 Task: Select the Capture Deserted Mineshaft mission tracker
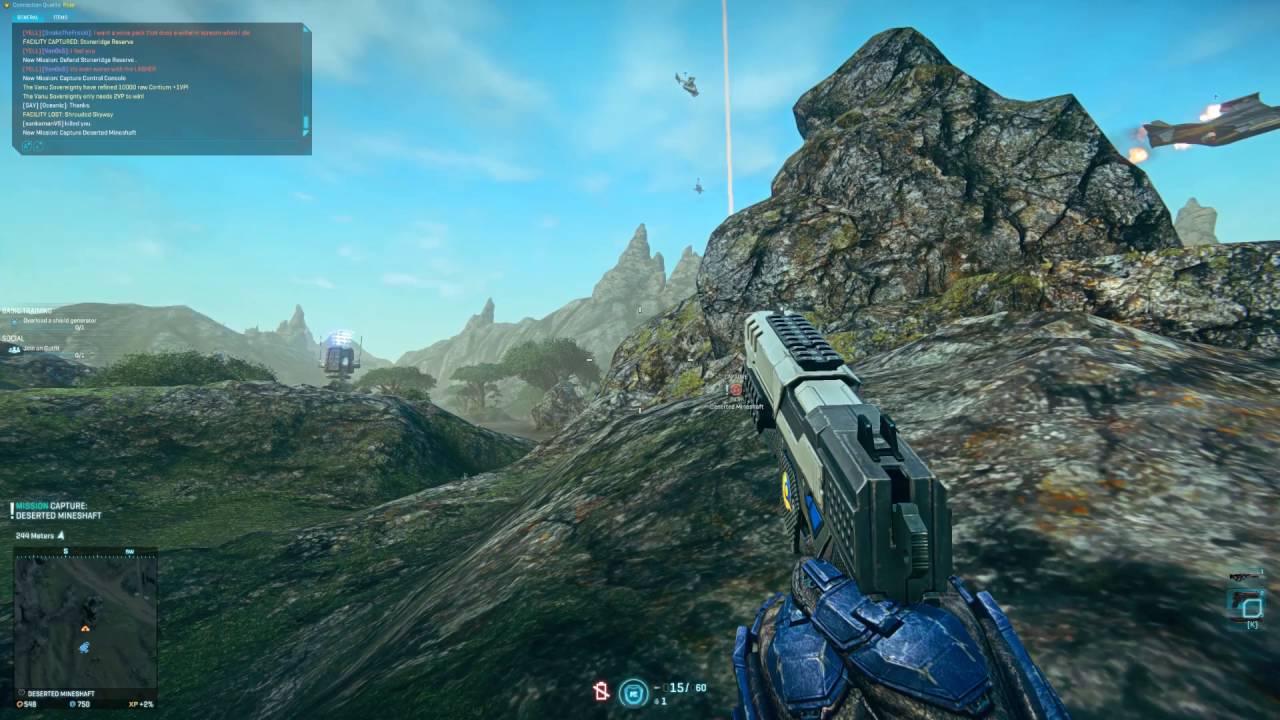click(x=58, y=510)
